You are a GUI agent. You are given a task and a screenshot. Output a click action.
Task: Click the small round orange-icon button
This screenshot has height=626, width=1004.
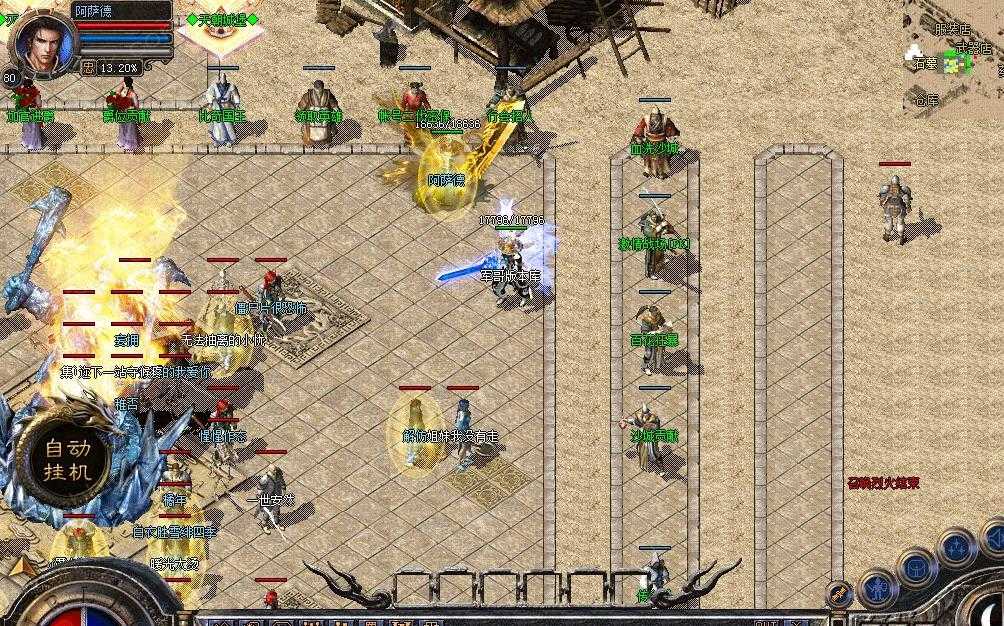click(840, 594)
